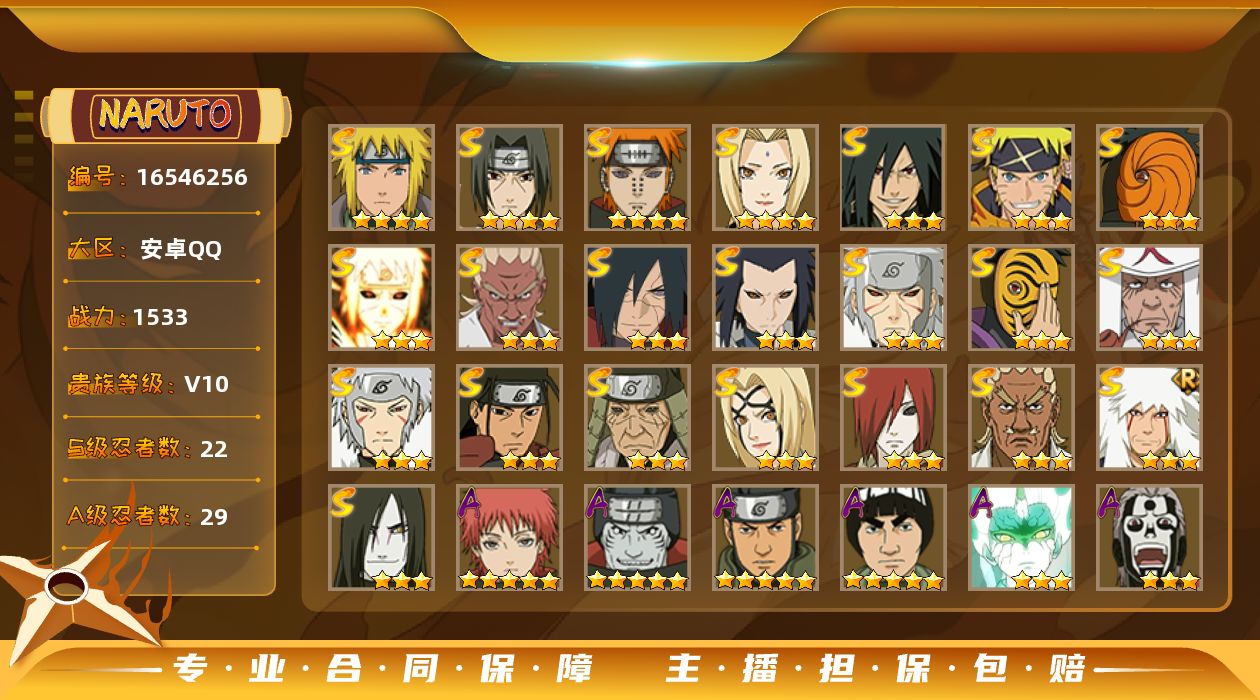
Task: Pick the orange-haired Pain portrait
Action: click(x=637, y=177)
